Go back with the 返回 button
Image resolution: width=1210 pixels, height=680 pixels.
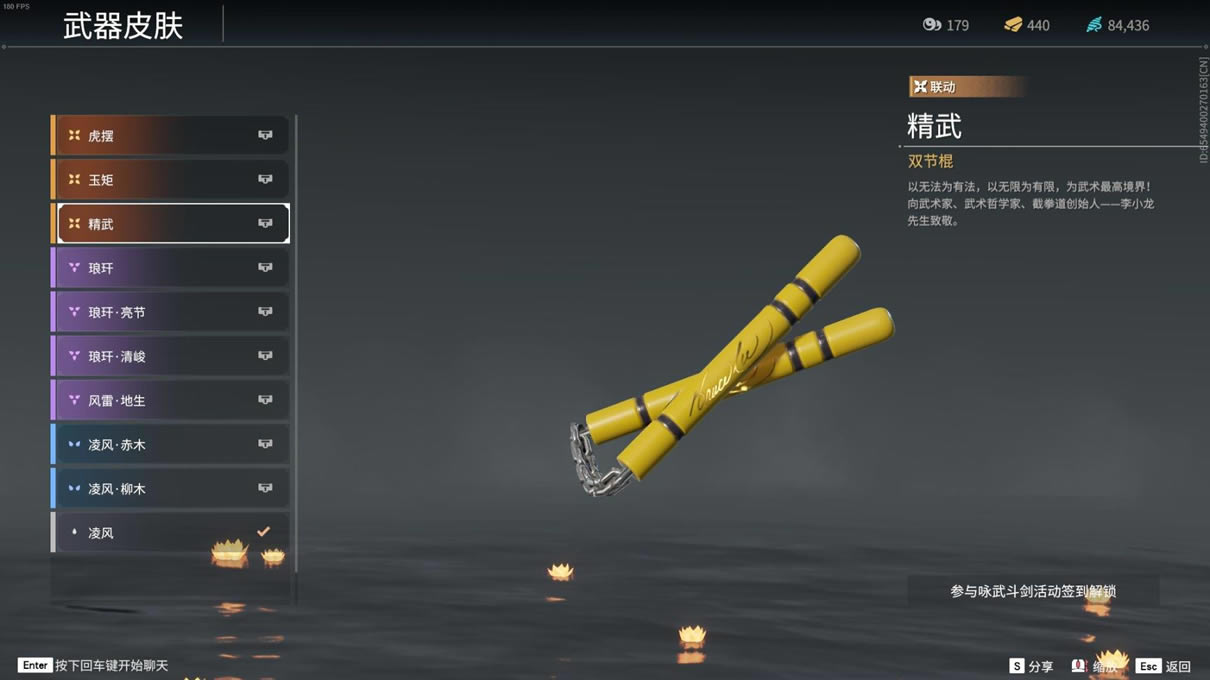[x=1164, y=666]
